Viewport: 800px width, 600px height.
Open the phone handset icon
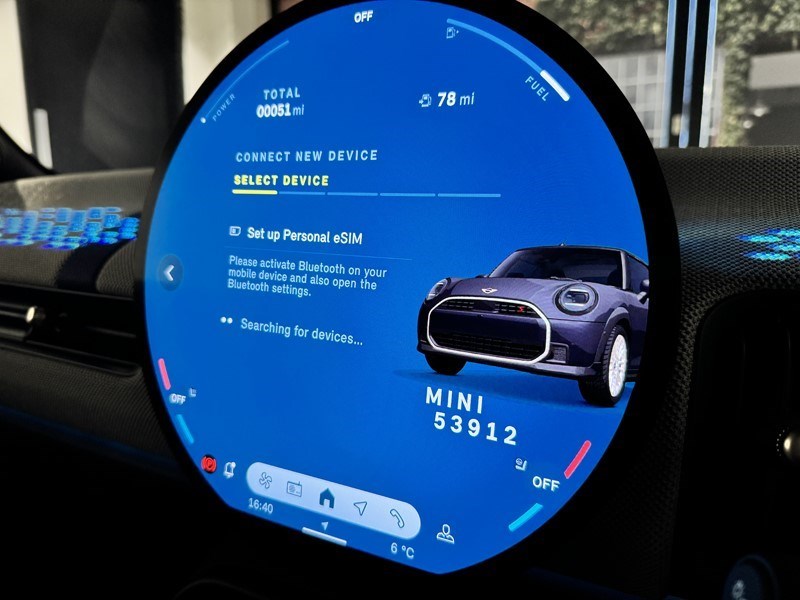[397, 519]
